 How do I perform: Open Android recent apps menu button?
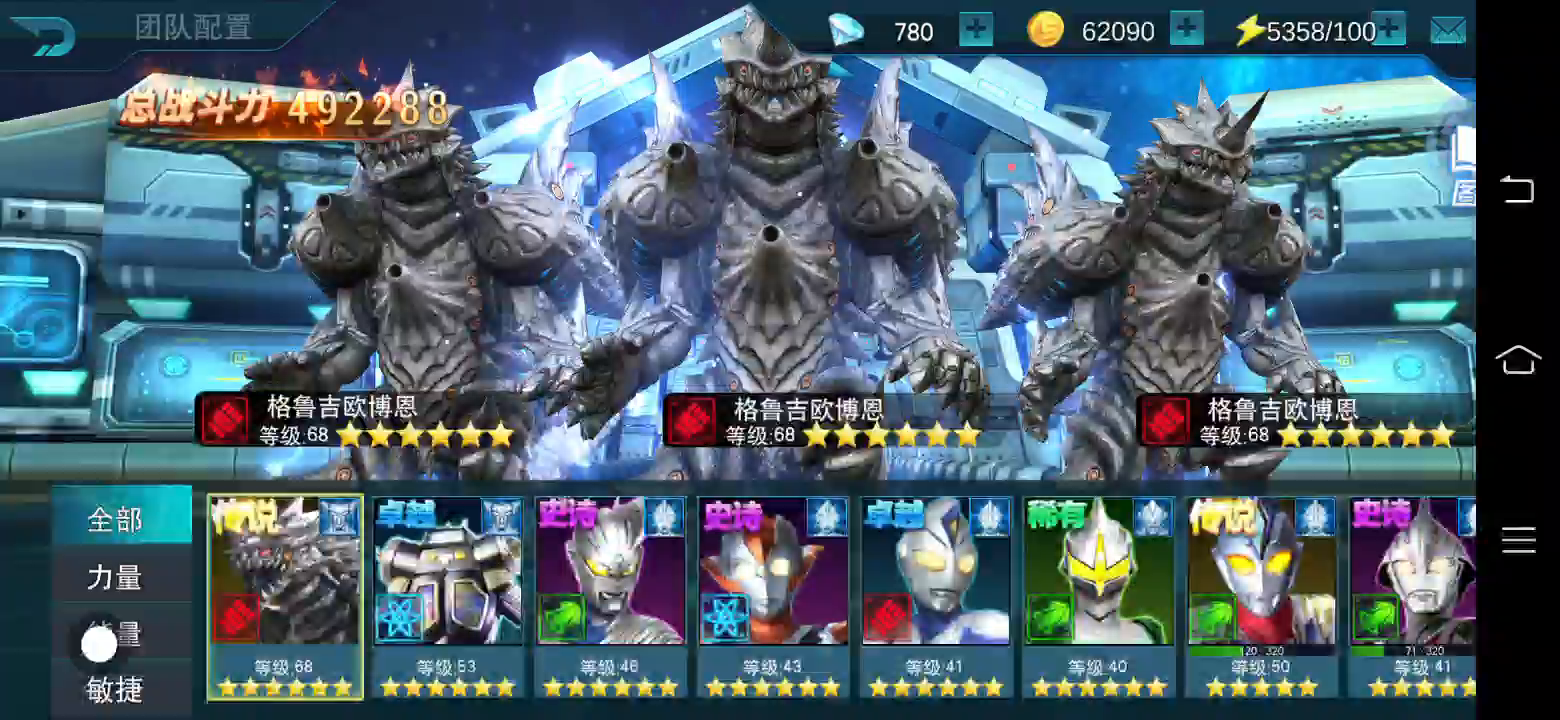point(1517,540)
